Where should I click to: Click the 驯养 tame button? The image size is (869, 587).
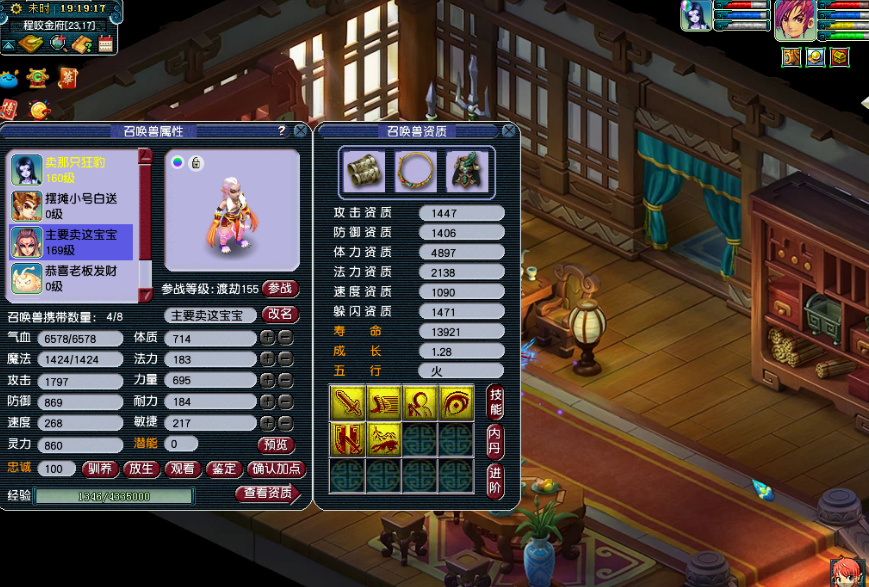[98, 468]
